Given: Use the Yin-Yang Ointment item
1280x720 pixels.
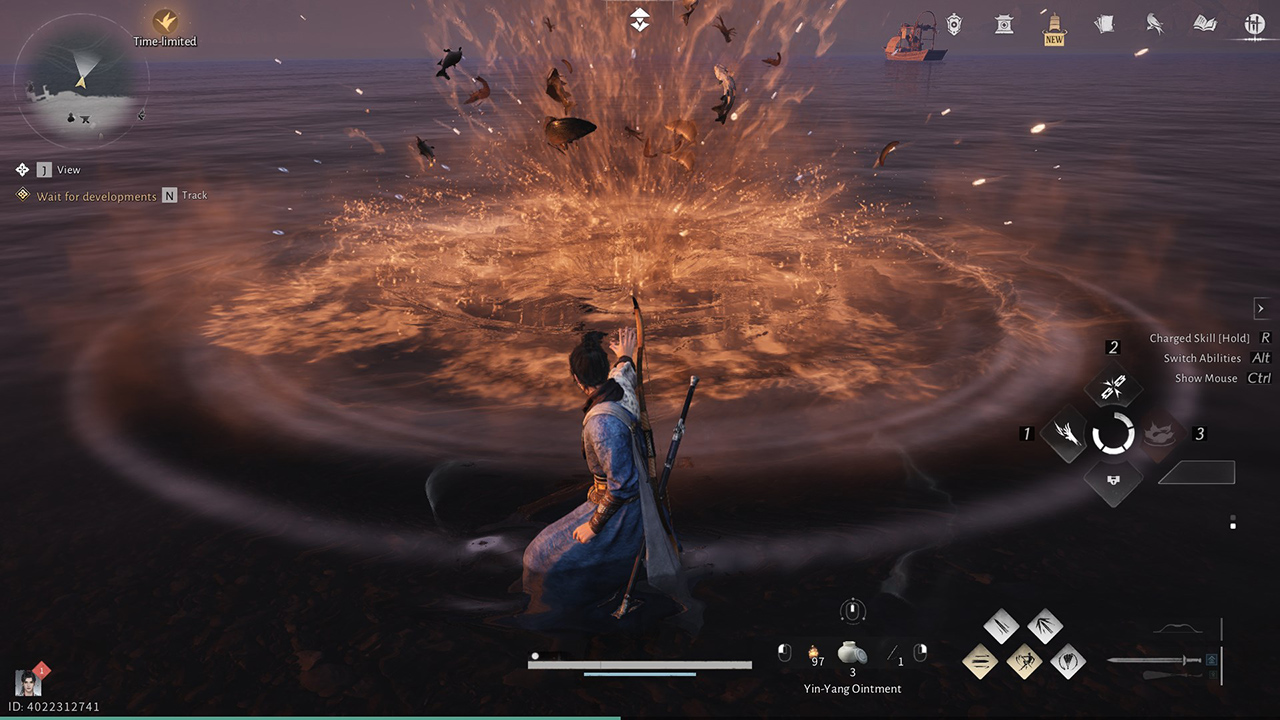Looking at the screenshot, I should coord(852,654).
